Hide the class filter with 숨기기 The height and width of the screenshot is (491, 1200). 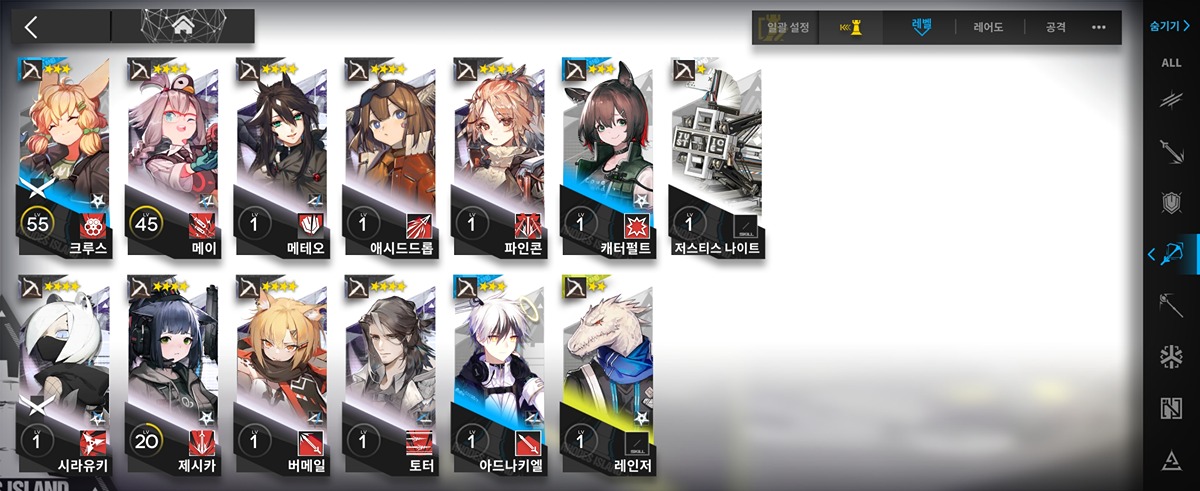click(x=1170, y=26)
